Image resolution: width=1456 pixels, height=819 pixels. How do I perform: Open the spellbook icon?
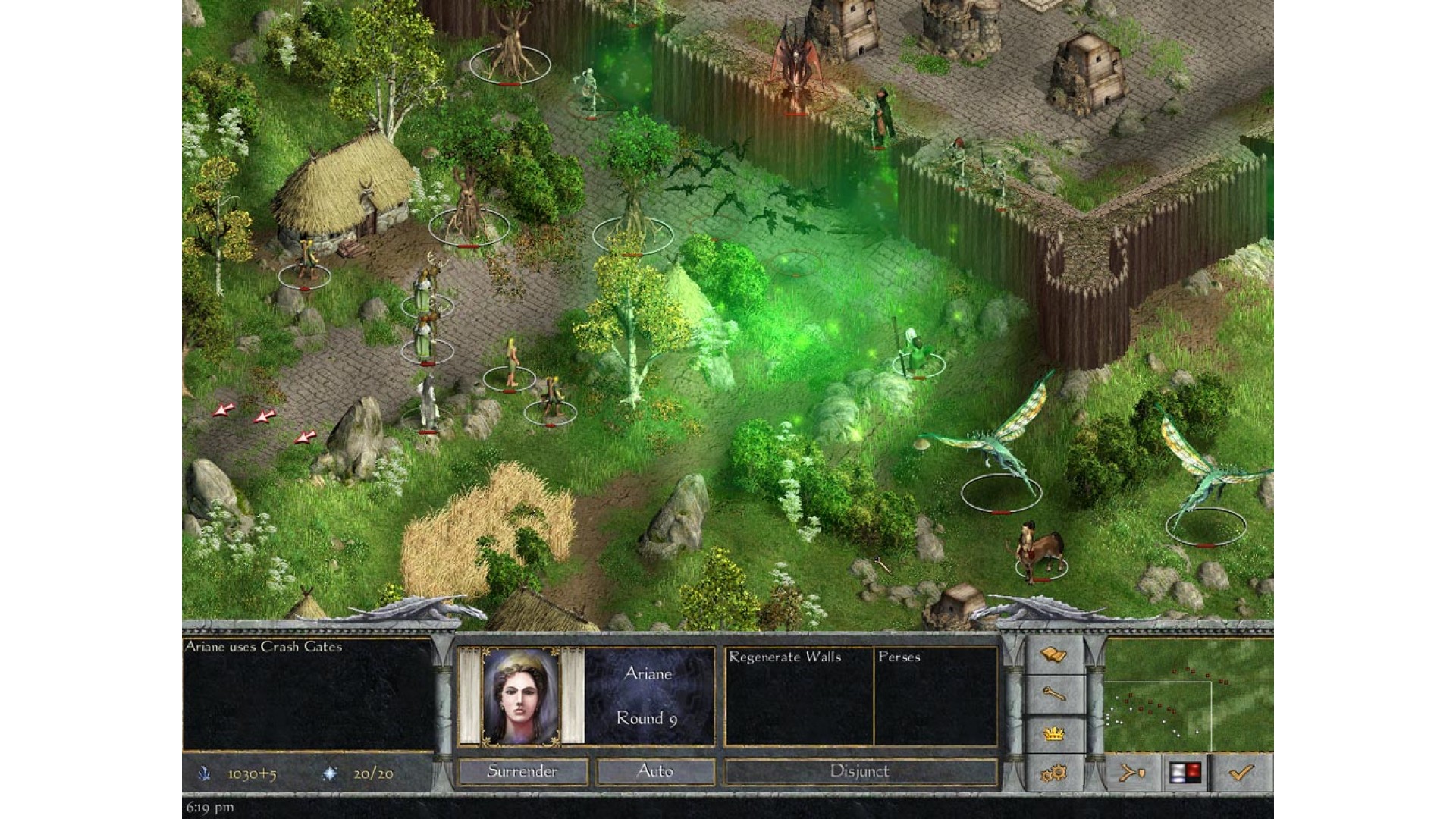click(x=1053, y=655)
